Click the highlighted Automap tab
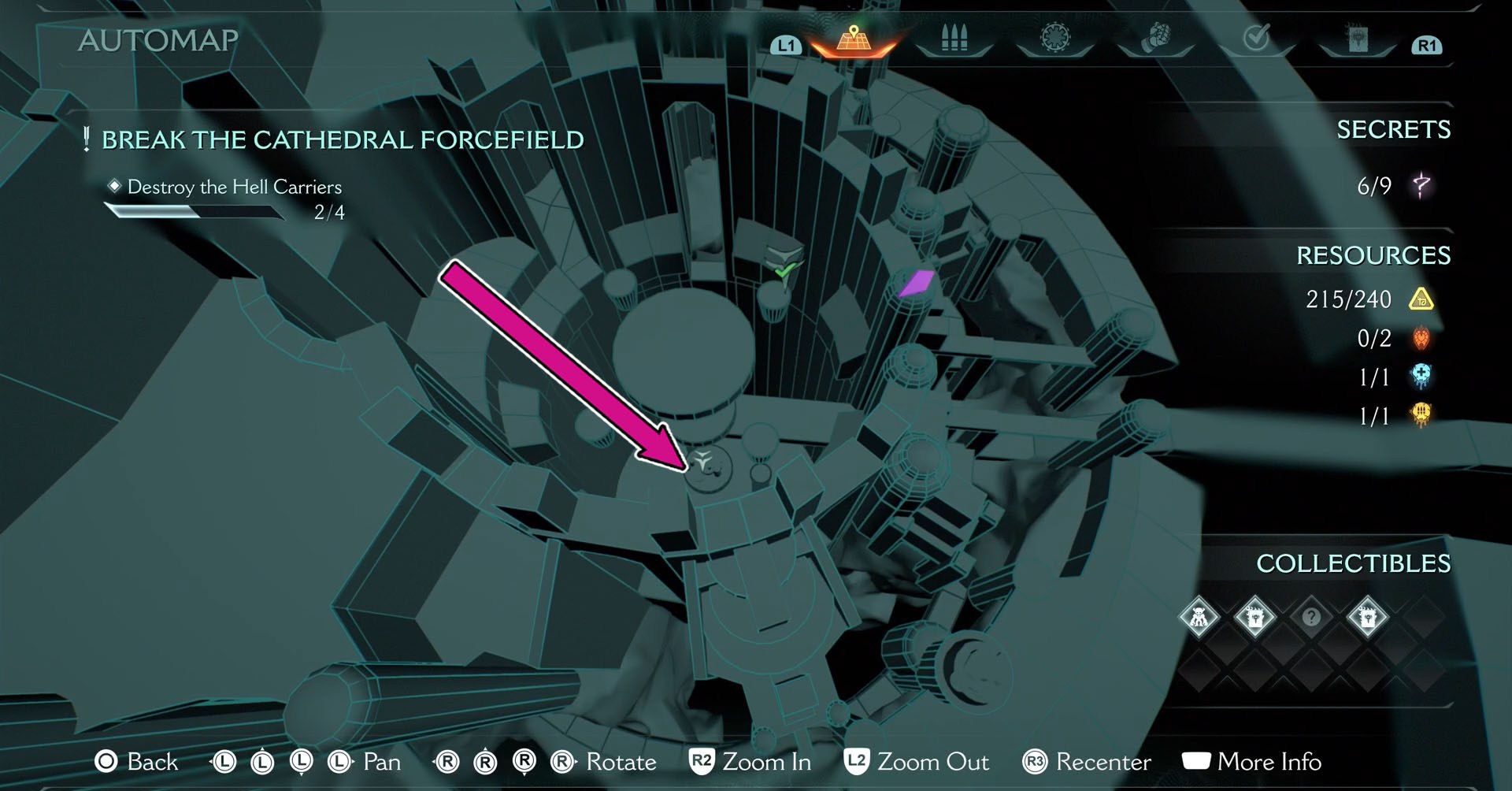Image resolution: width=1512 pixels, height=791 pixels. click(855, 39)
